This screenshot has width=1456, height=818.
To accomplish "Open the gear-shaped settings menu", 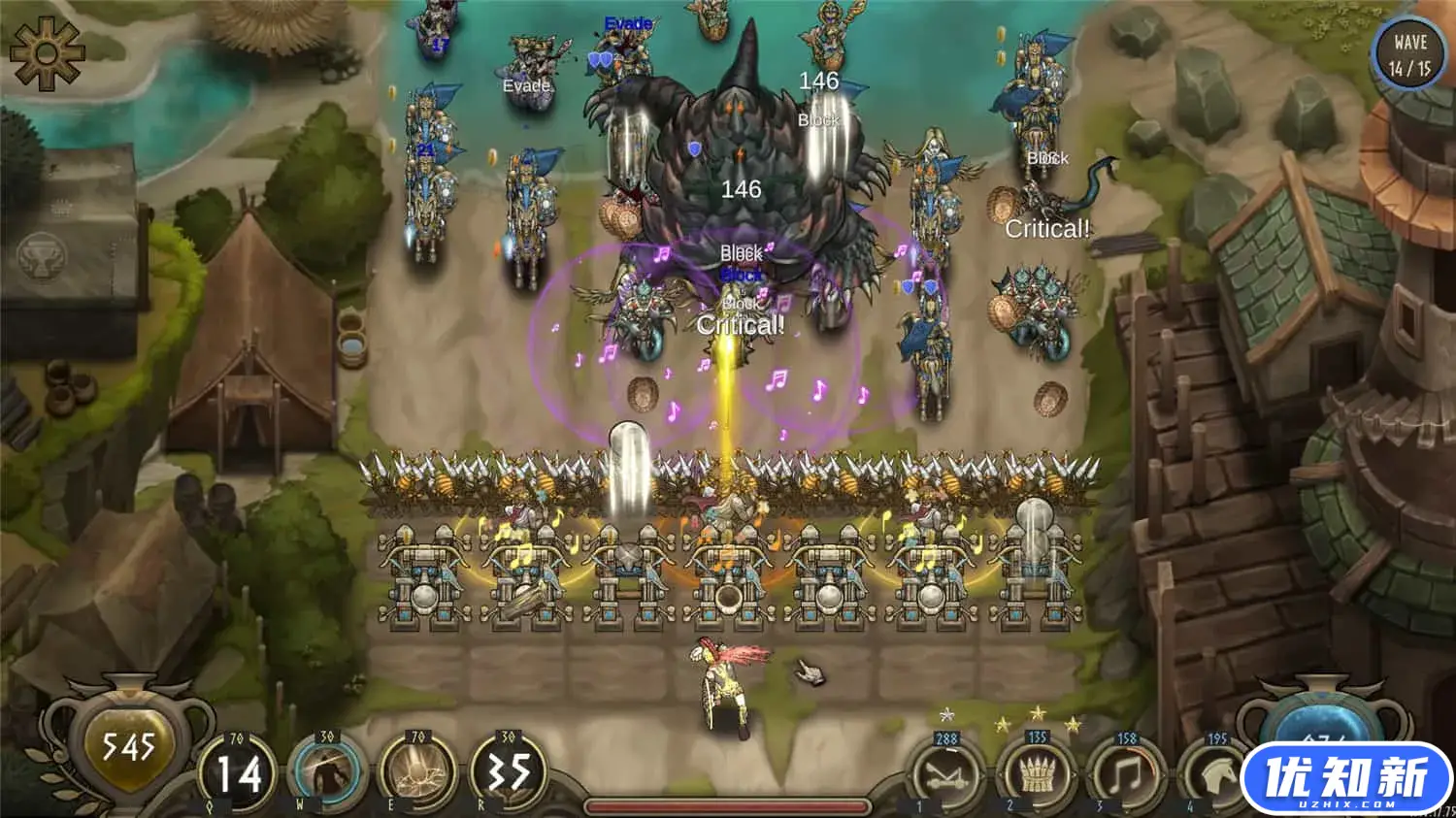I will click(47, 53).
